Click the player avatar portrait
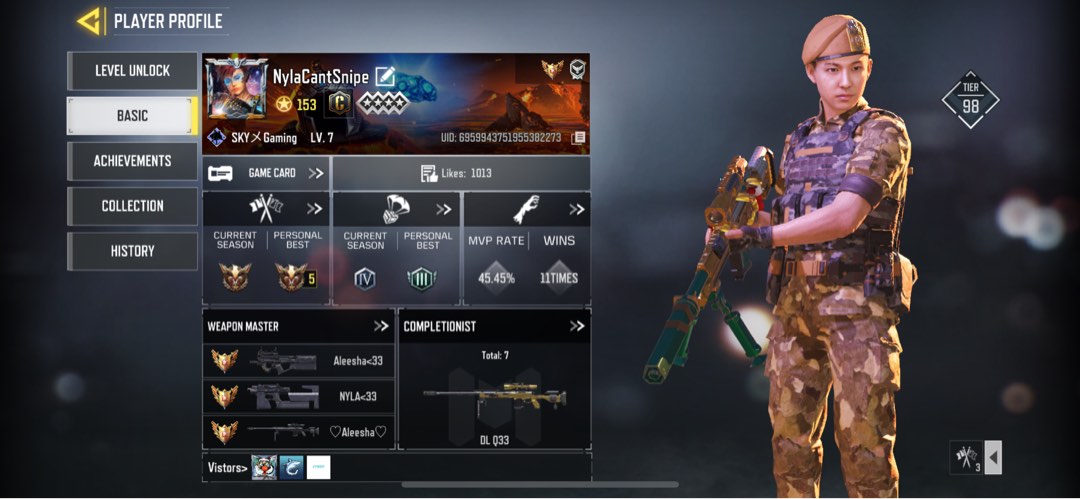This screenshot has height=499, width=1080. click(236, 88)
